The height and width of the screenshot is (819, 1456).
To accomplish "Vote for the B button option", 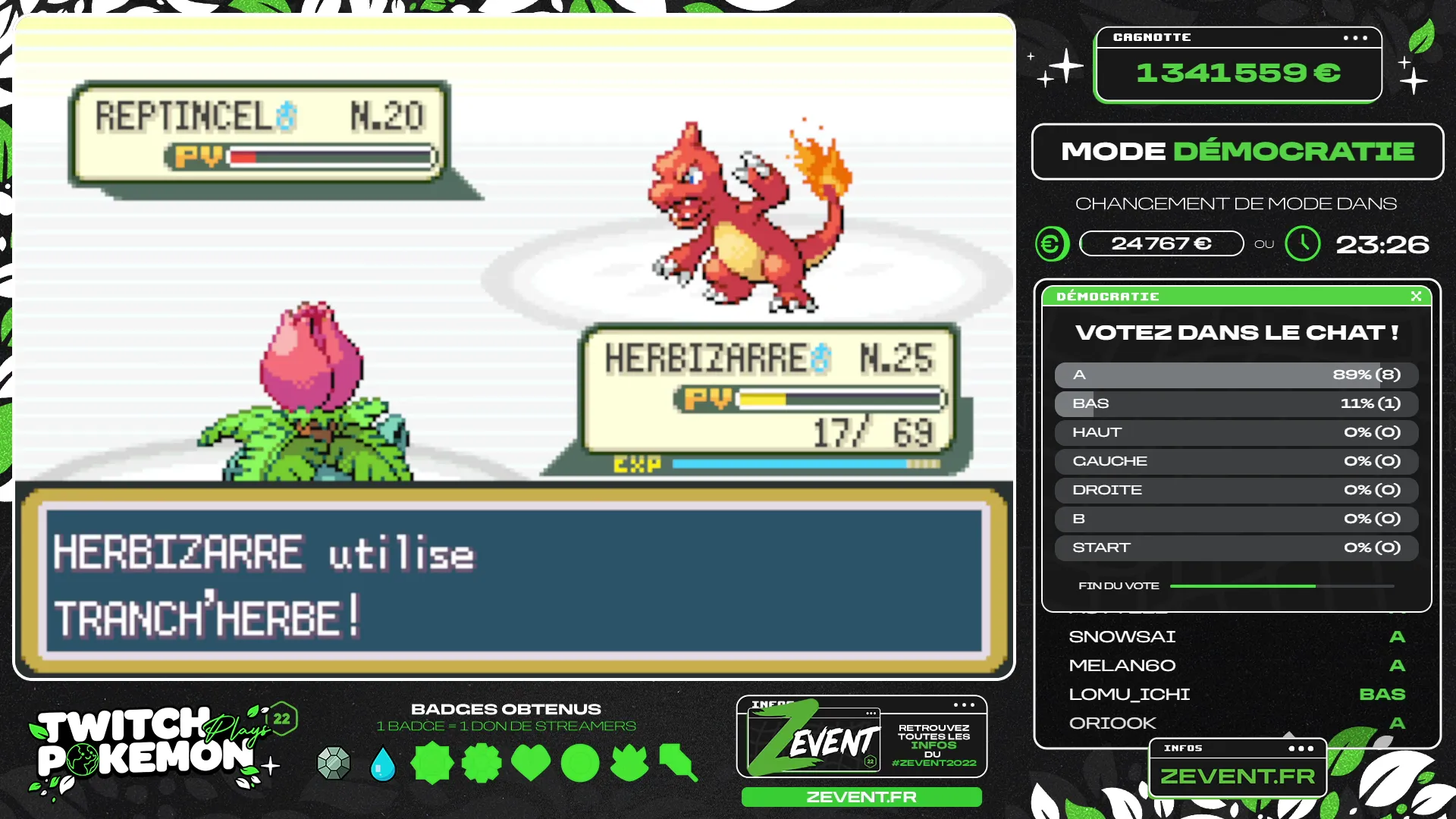I will pos(1236,519).
